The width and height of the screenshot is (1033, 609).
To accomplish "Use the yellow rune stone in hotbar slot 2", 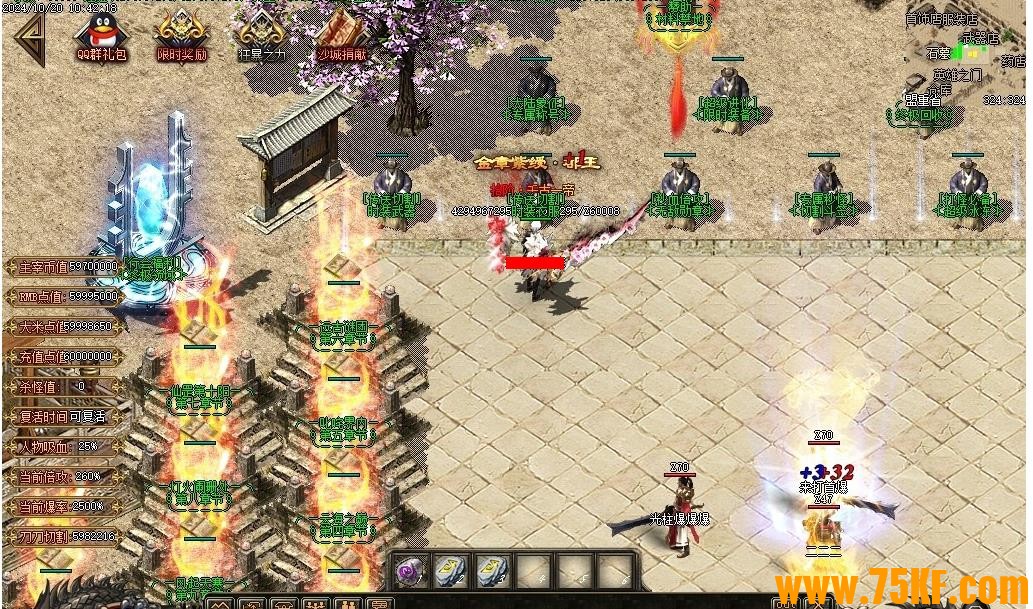I will pyautogui.click(x=452, y=571).
